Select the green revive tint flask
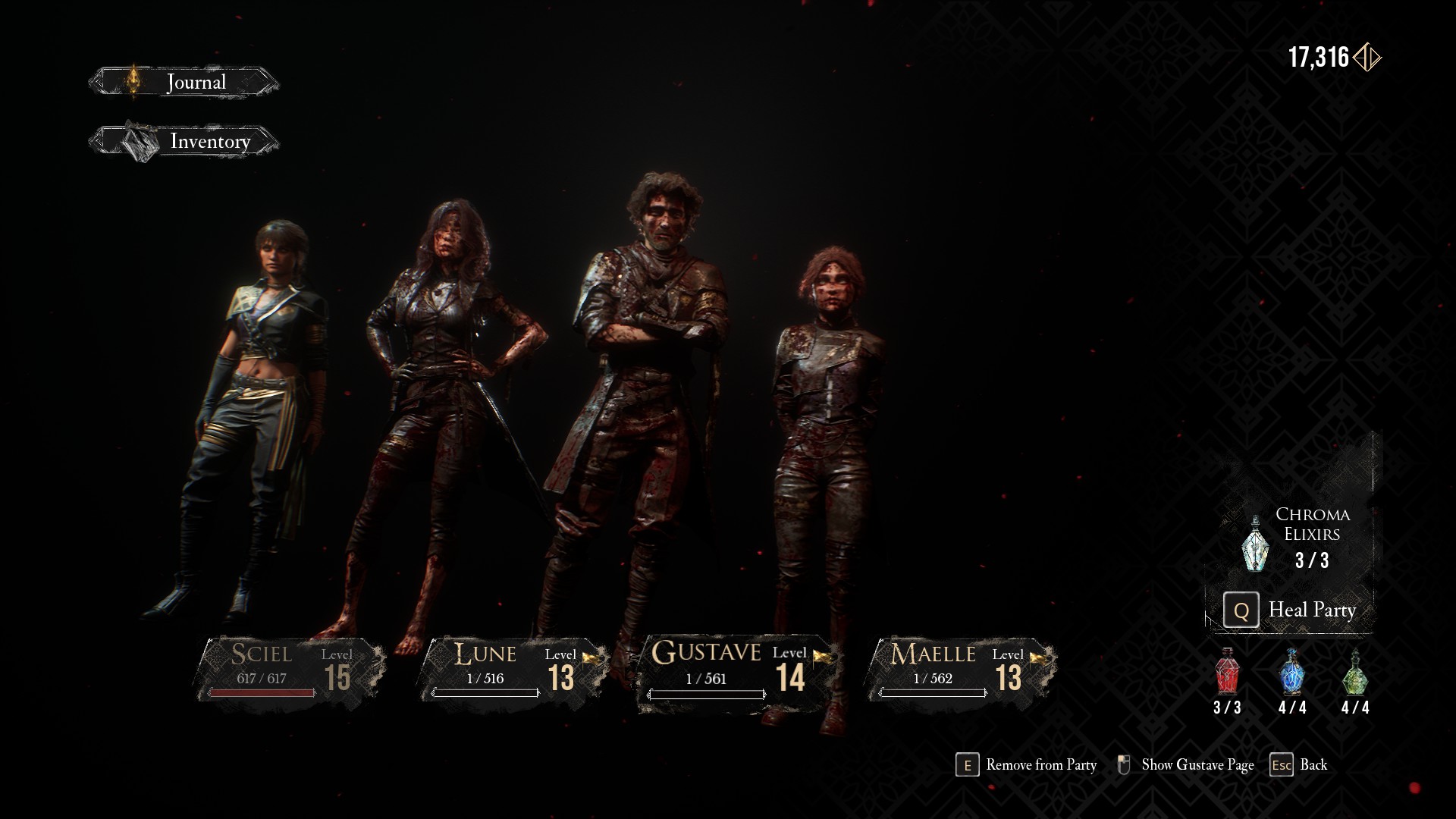This screenshot has width=1456, height=819. tap(1355, 673)
